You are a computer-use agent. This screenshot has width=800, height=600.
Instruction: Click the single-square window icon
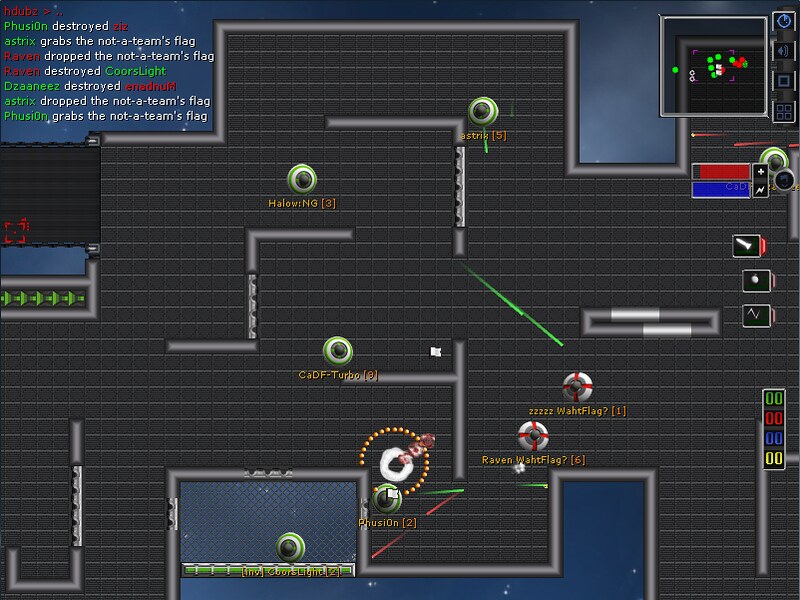tap(784, 81)
